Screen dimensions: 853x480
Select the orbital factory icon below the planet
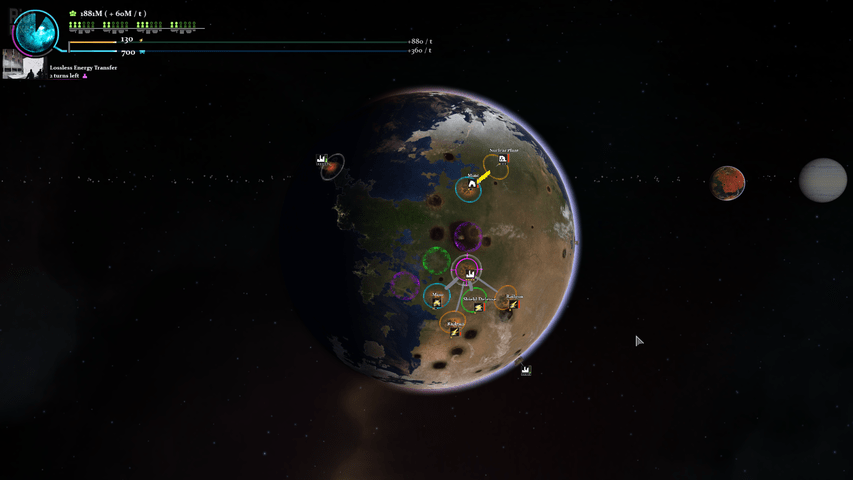(526, 370)
